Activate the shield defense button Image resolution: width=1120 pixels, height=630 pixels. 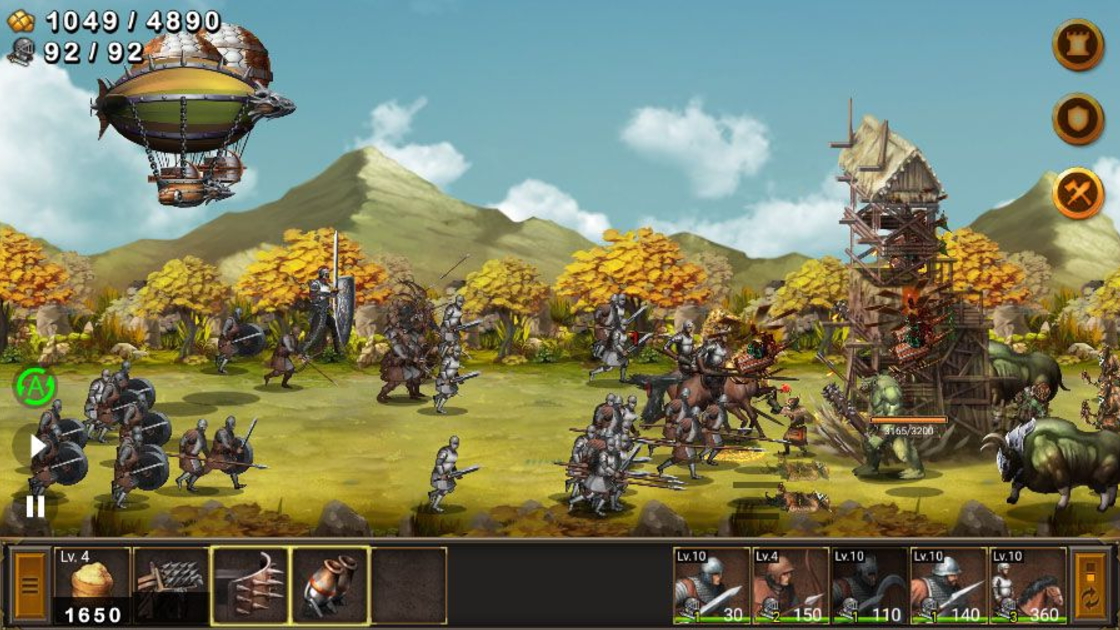1077,119
